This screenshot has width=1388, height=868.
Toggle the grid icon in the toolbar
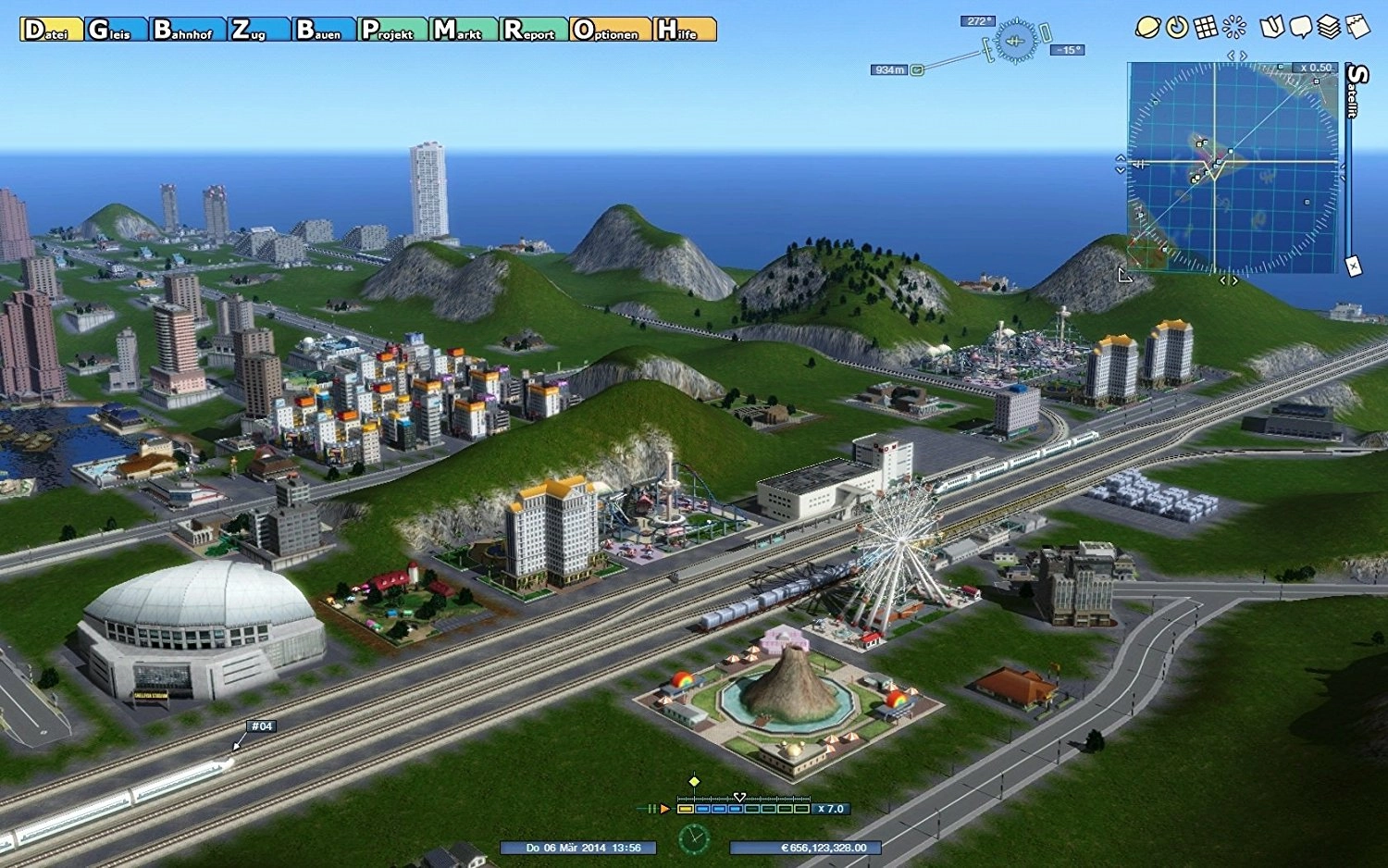click(1206, 27)
